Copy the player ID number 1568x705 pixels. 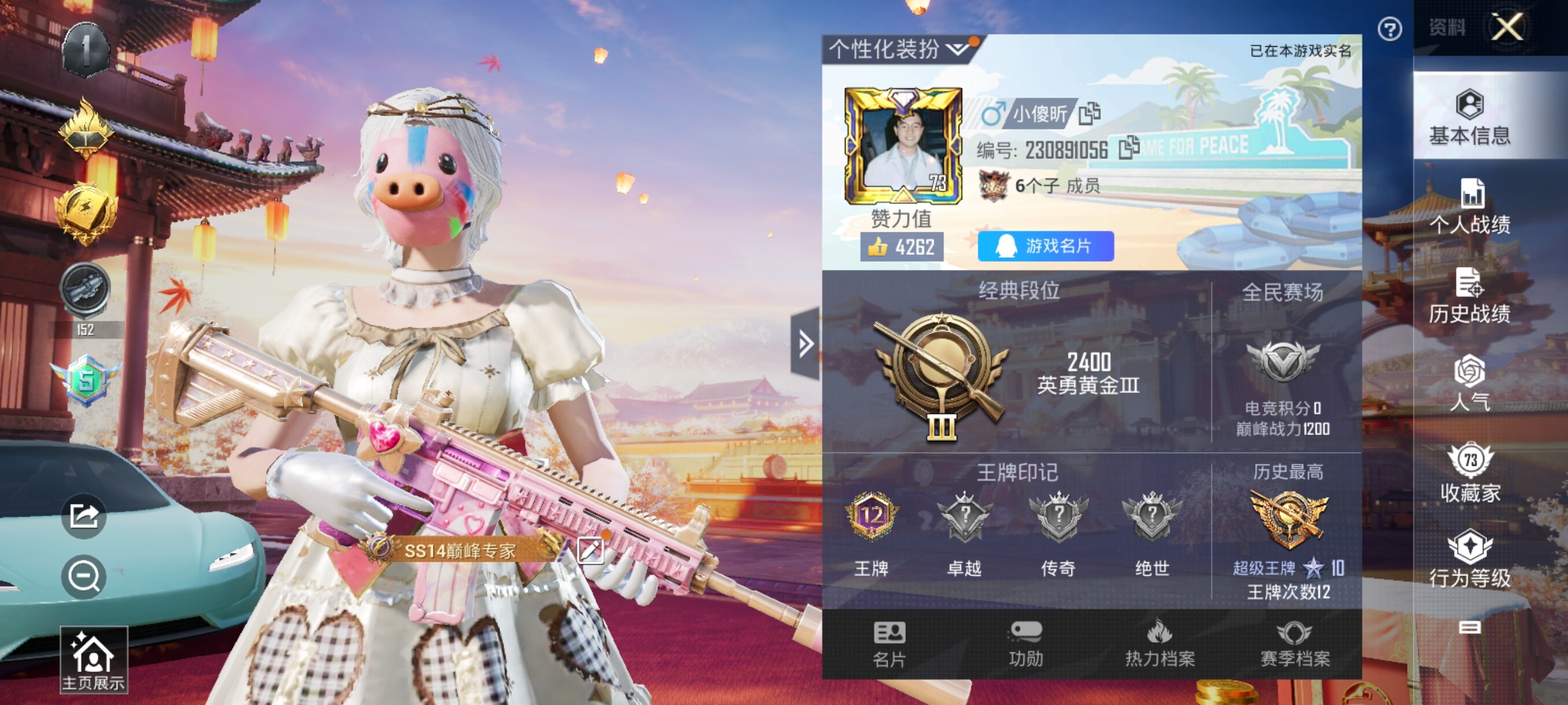coord(1129,148)
